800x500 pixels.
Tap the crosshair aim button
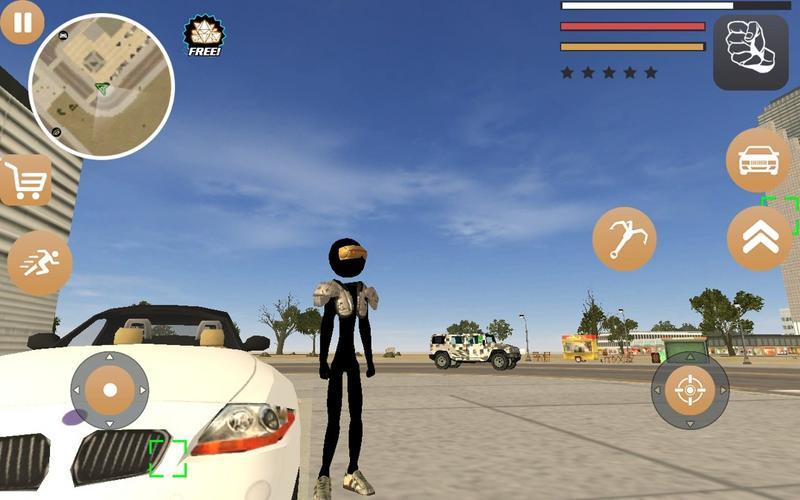pyautogui.click(x=690, y=389)
